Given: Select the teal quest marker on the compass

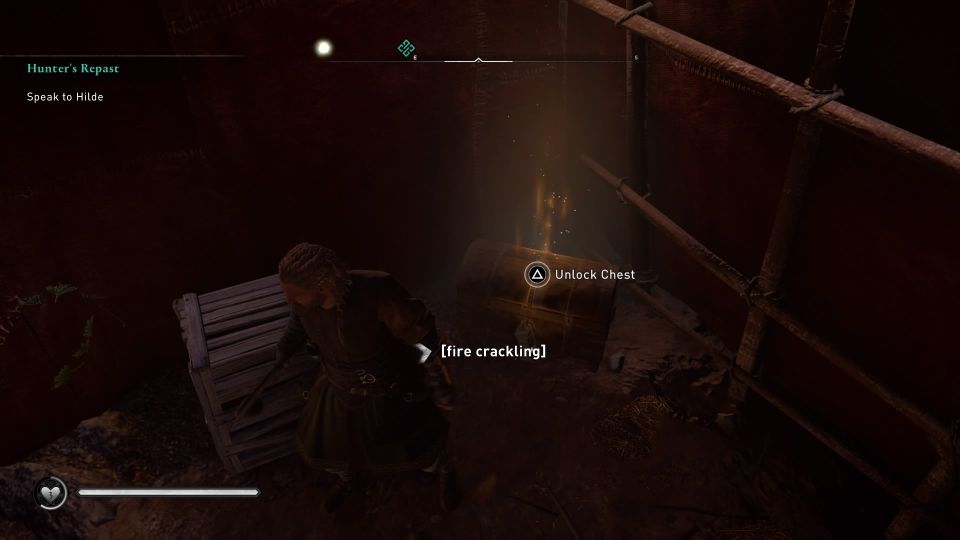Looking at the screenshot, I should click(x=406, y=47).
